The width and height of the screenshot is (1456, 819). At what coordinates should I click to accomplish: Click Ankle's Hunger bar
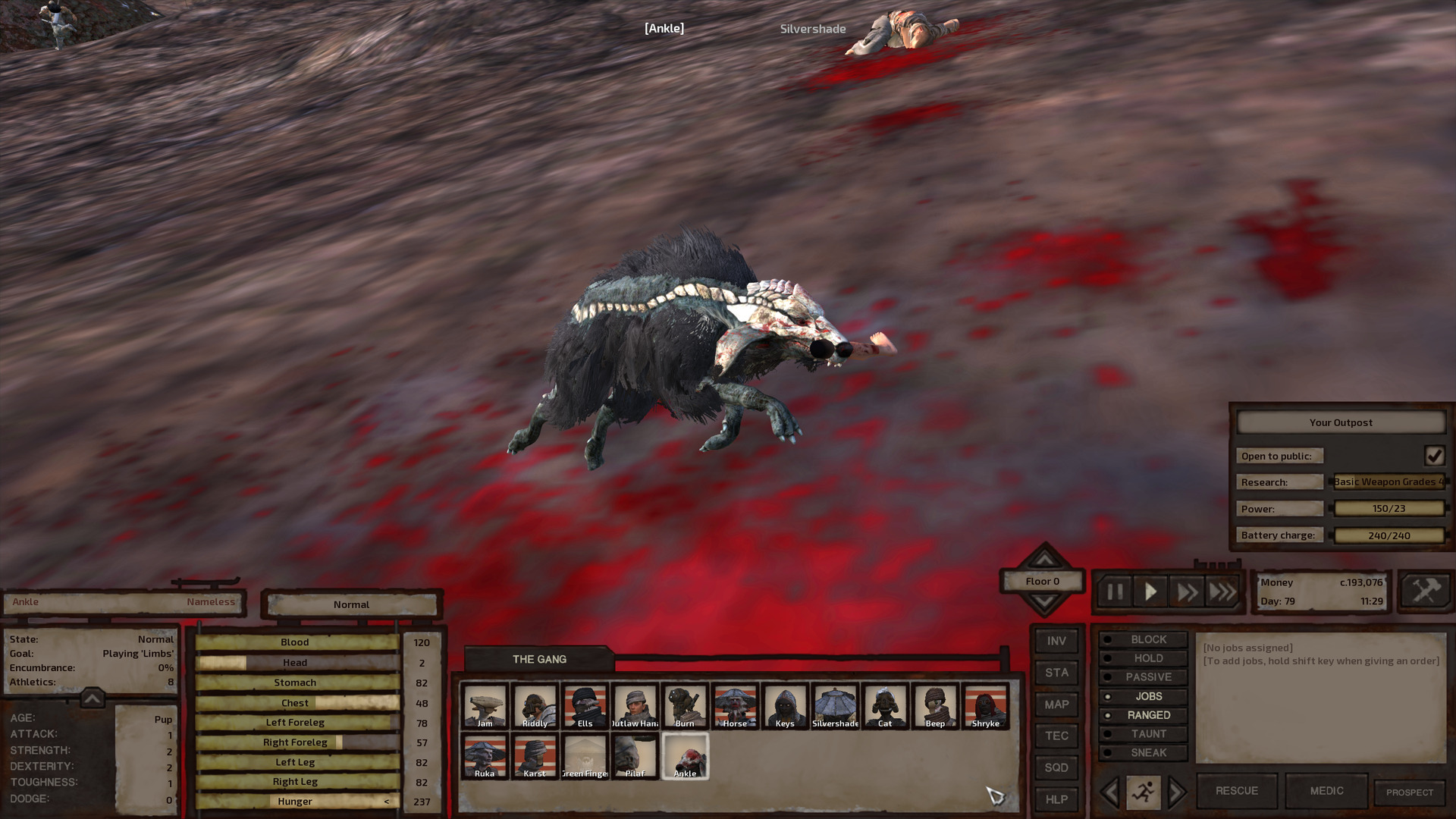[296, 801]
